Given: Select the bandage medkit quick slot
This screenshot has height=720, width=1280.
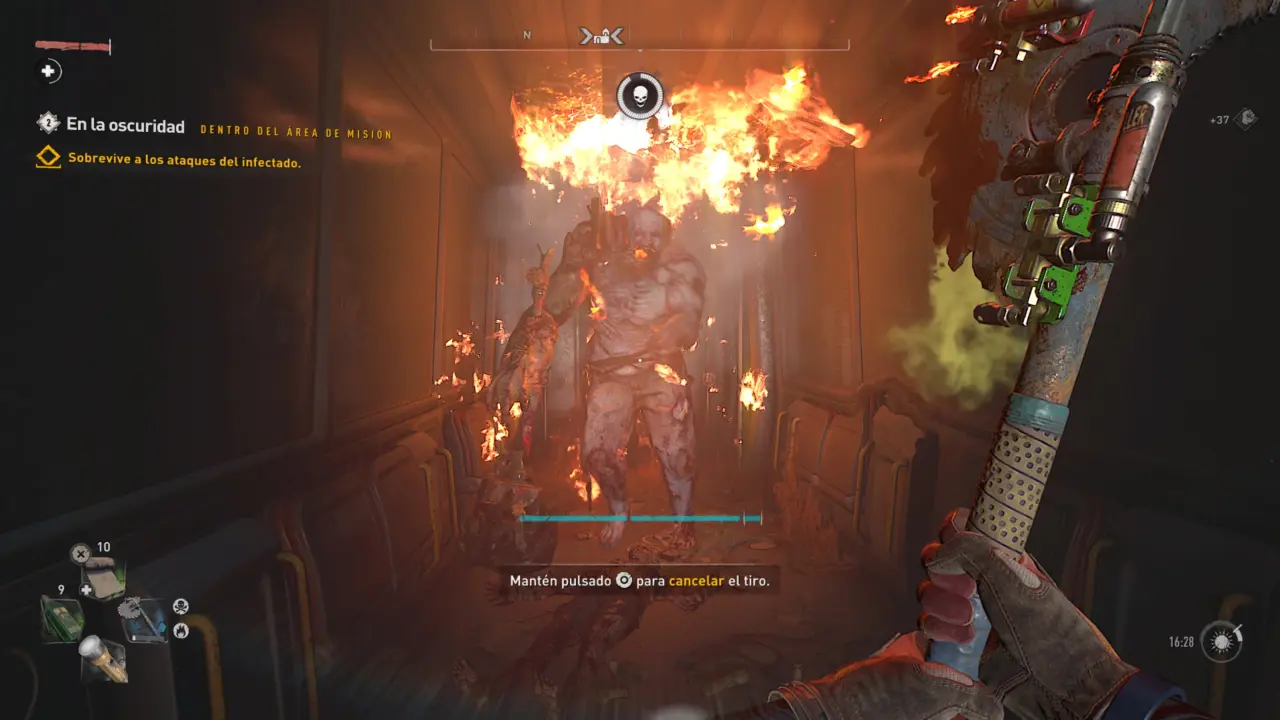Looking at the screenshot, I should [104, 580].
